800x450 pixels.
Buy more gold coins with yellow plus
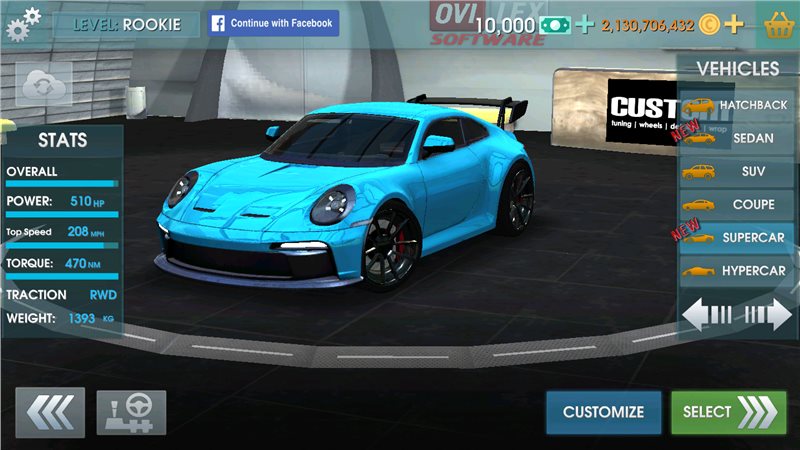[x=734, y=24]
